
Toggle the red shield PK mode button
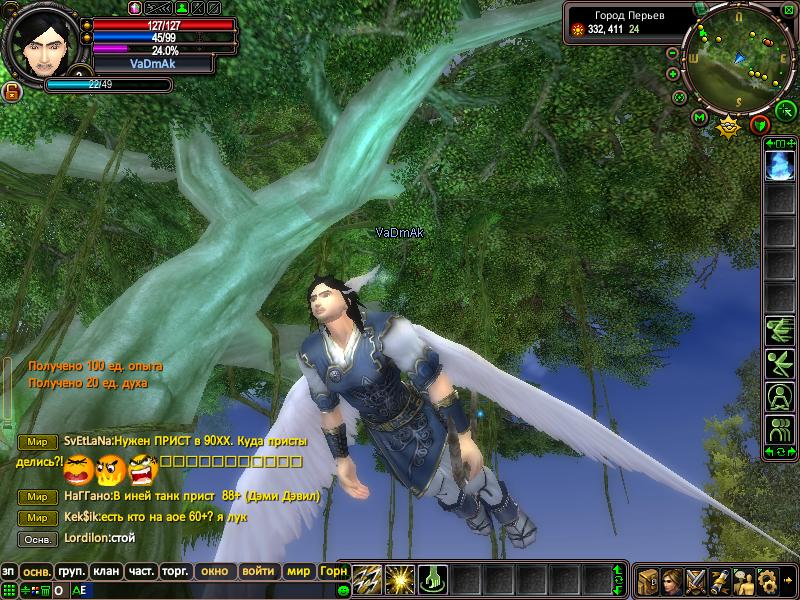[760, 124]
